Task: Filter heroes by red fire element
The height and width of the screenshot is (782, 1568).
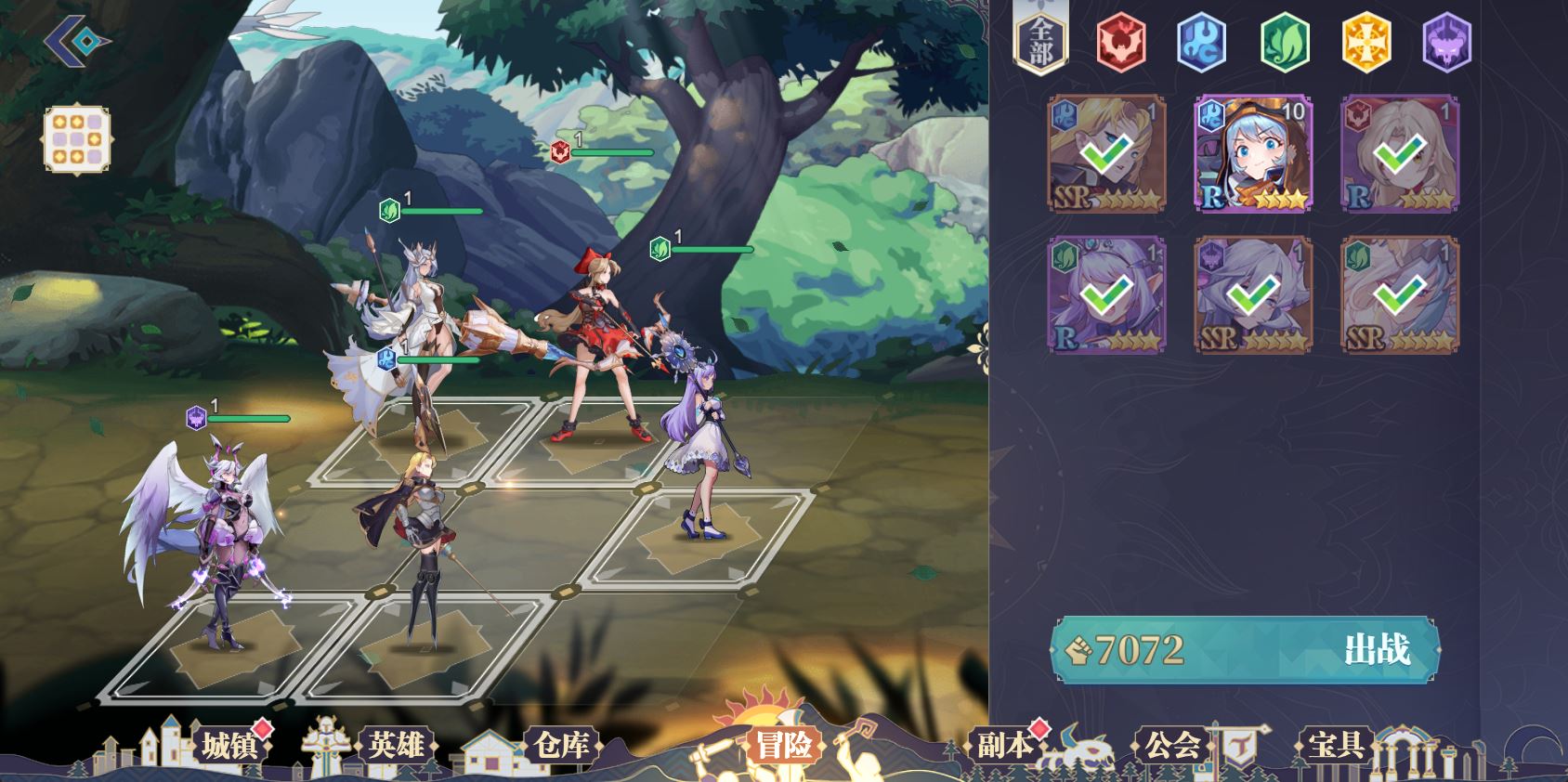Action: [1121, 42]
